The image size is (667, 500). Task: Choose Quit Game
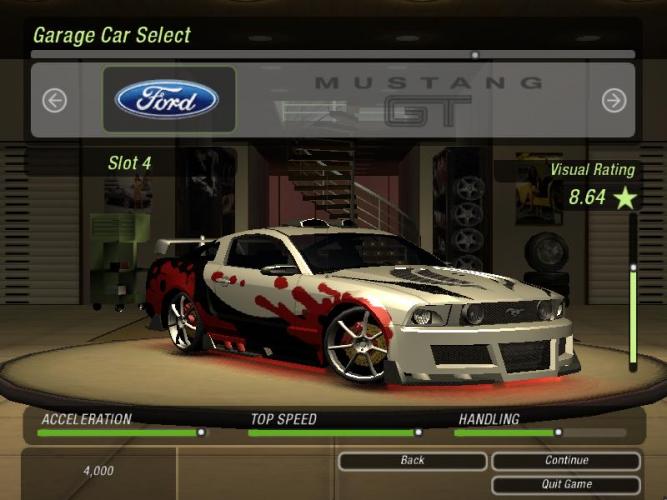click(x=566, y=484)
